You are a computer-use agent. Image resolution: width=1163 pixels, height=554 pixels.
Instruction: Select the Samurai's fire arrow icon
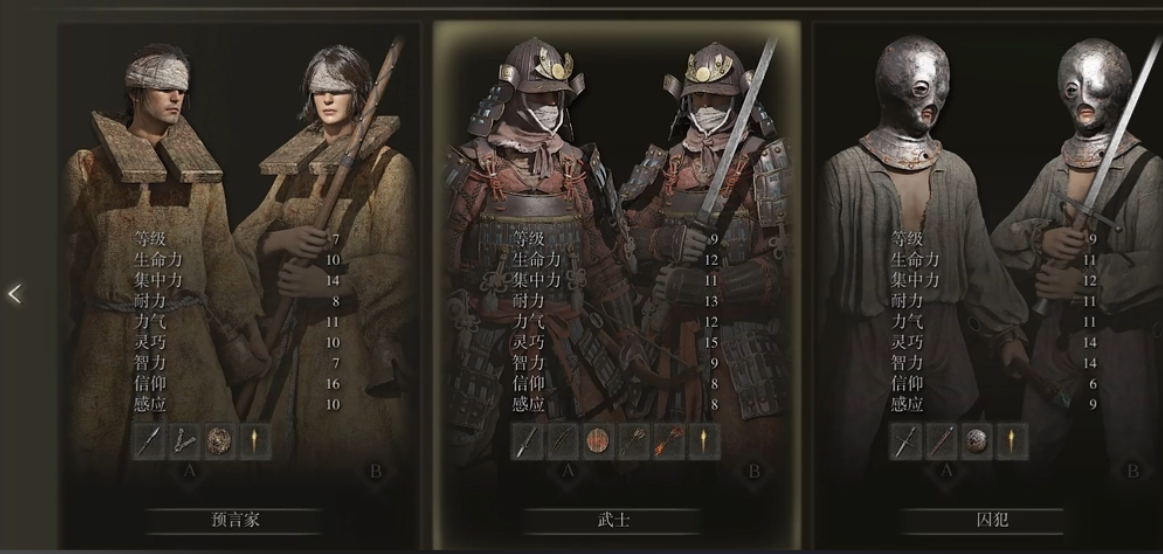click(668, 441)
